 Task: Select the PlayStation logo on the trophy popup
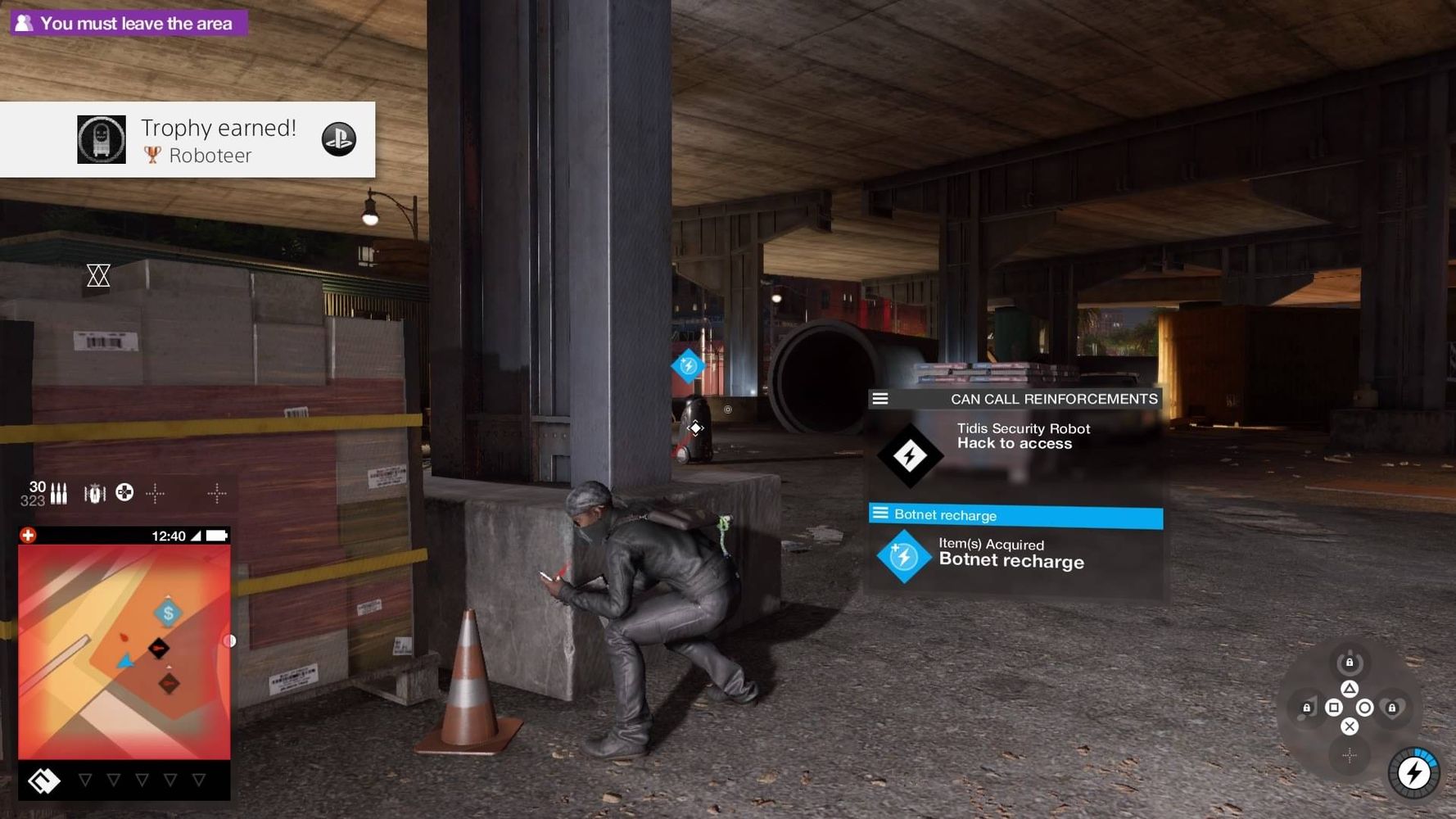[338, 139]
